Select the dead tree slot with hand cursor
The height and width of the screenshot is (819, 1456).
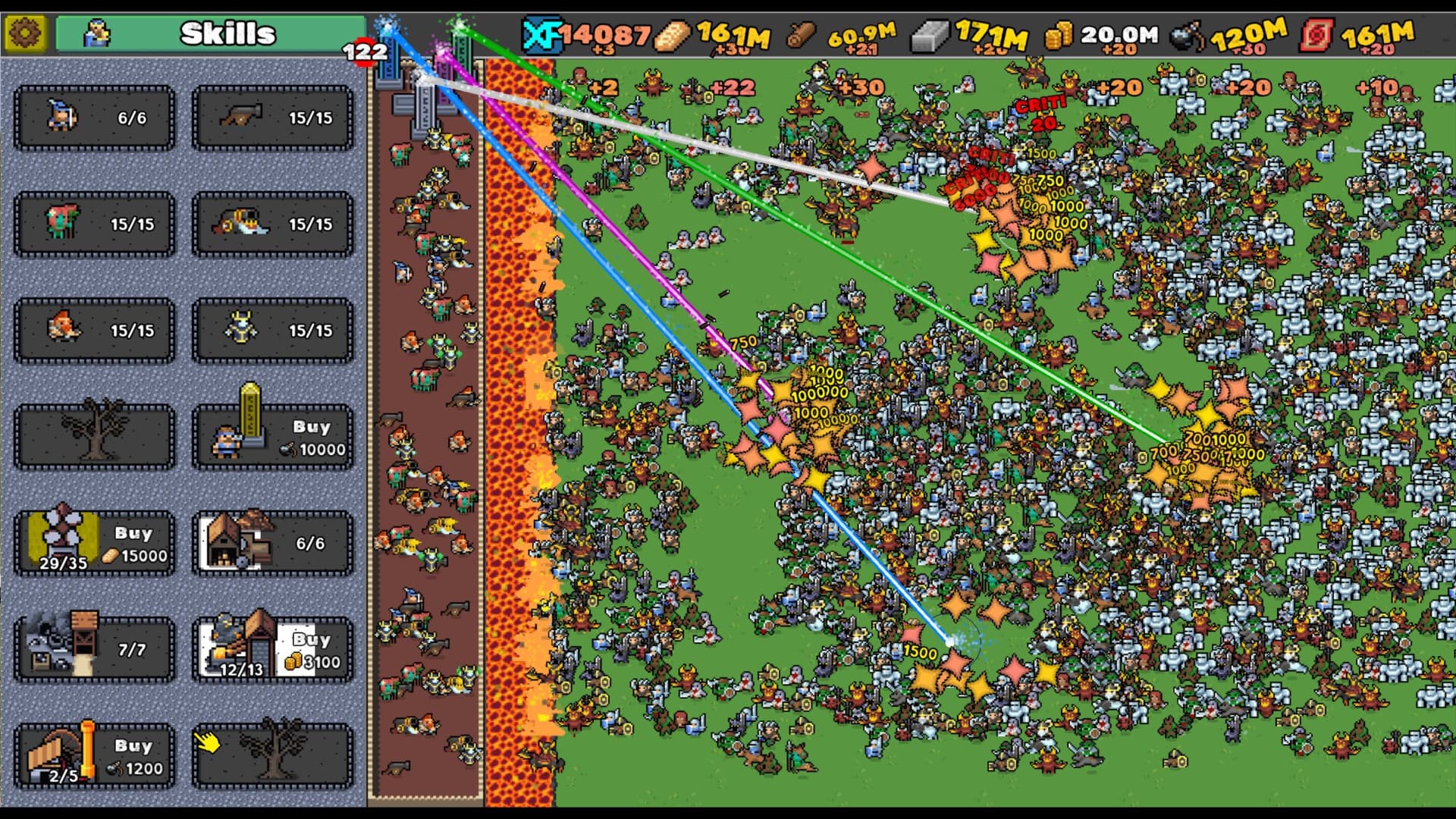click(x=271, y=756)
